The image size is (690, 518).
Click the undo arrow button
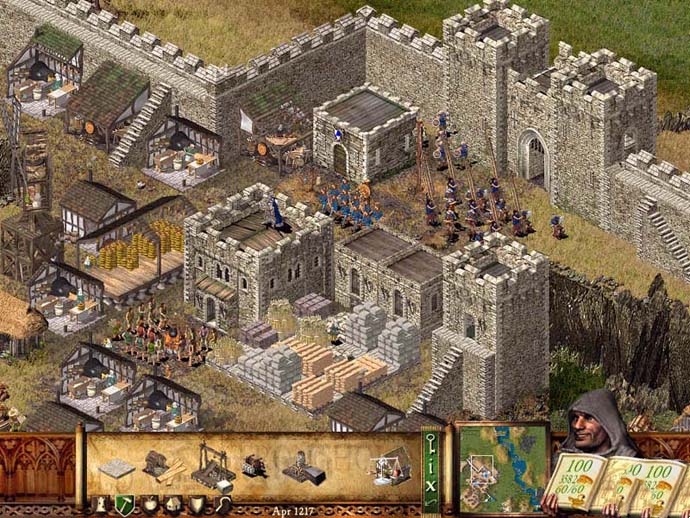point(431,505)
